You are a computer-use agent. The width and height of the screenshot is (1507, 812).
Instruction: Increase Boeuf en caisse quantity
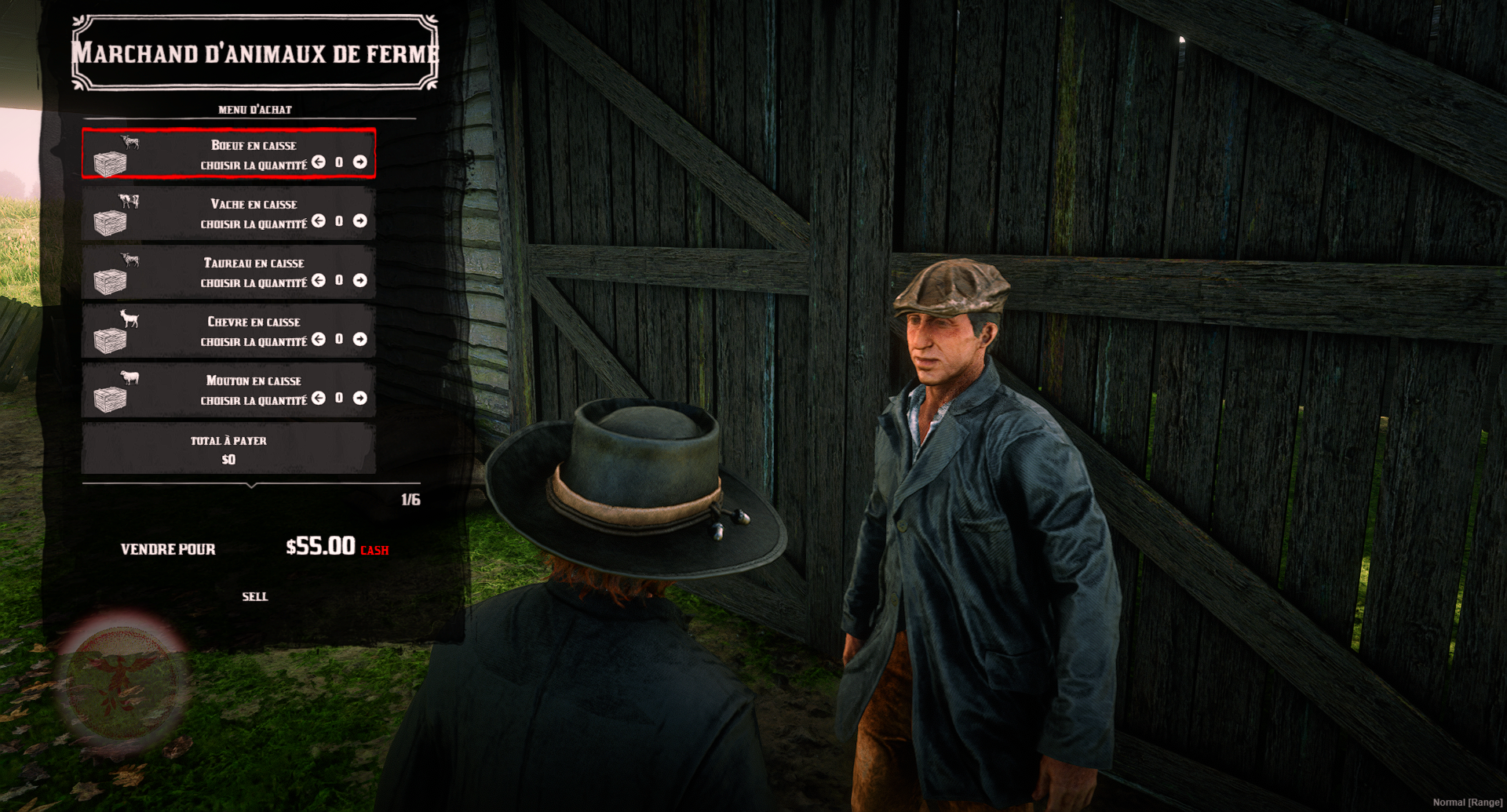(x=360, y=162)
